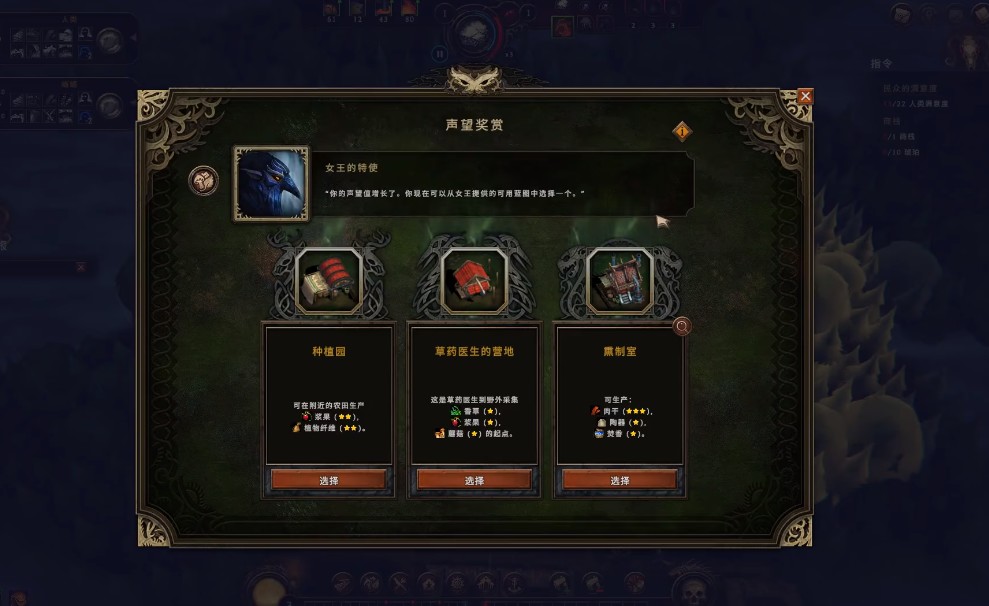
Task: Click the 熏制室 building thumbnail
Action: [x=619, y=280]
